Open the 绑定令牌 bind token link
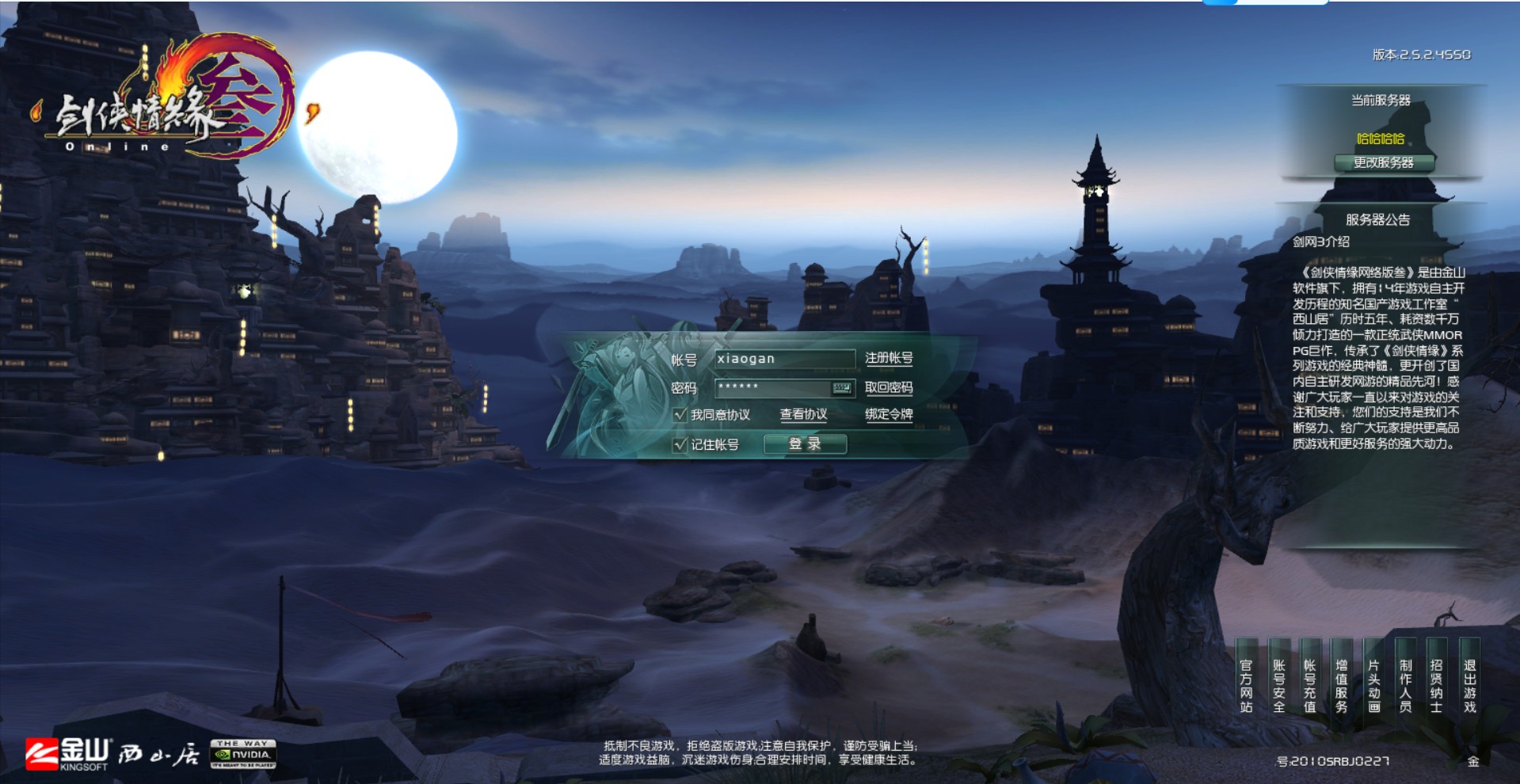 click(x=889, y=414)
